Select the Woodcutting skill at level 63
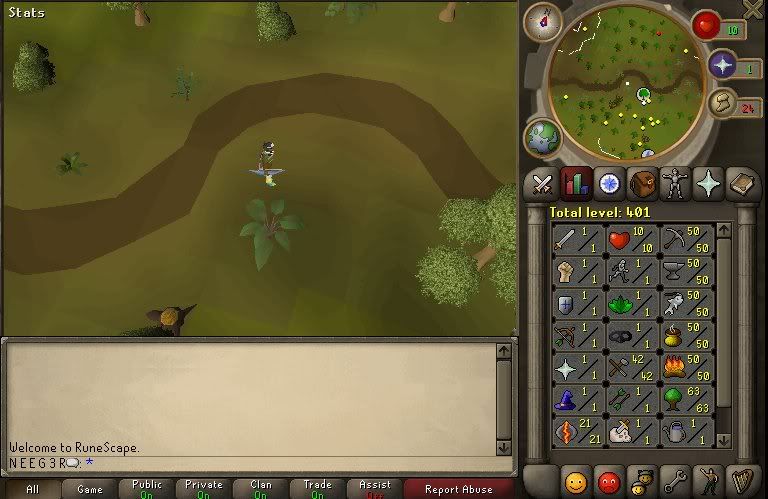 (687, 399)
